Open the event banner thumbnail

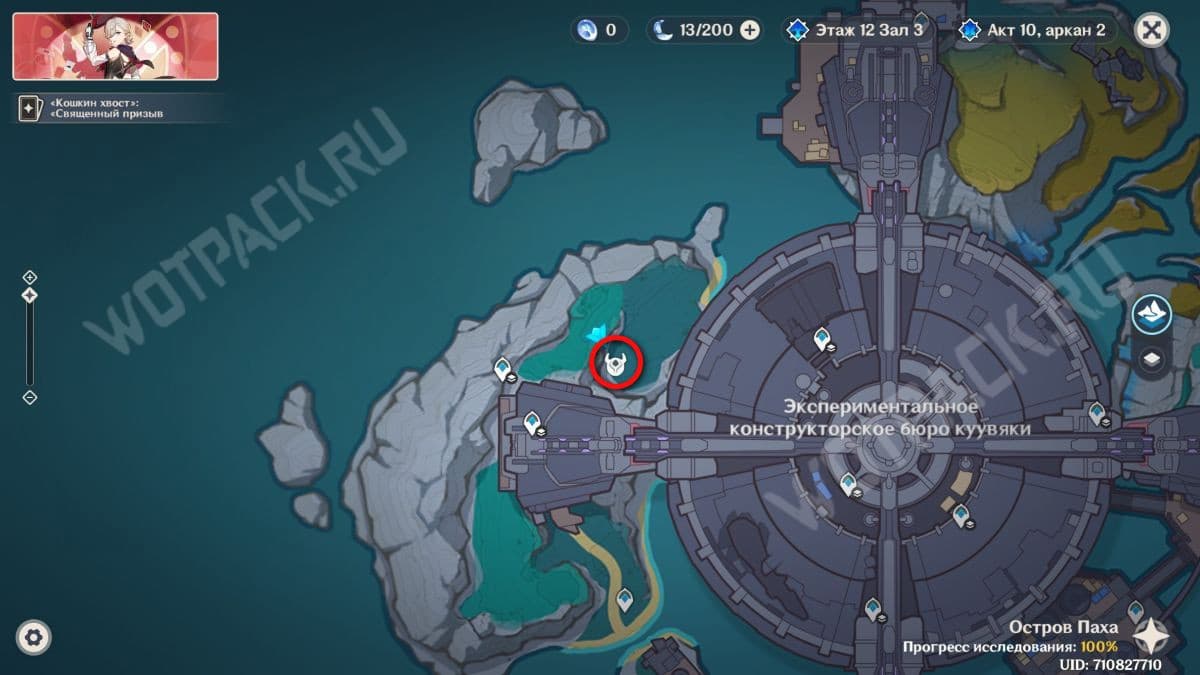point(115,46)
